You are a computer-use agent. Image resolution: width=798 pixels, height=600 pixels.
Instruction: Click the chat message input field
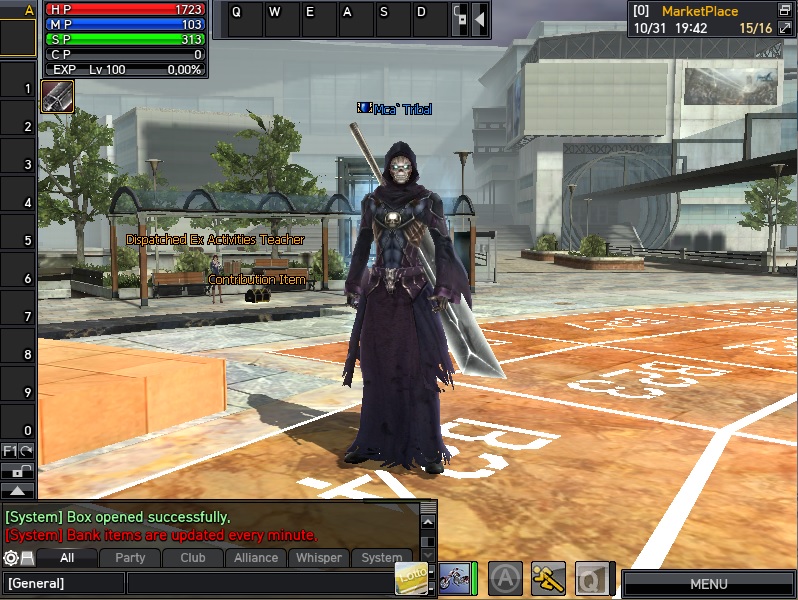[260, 583]
